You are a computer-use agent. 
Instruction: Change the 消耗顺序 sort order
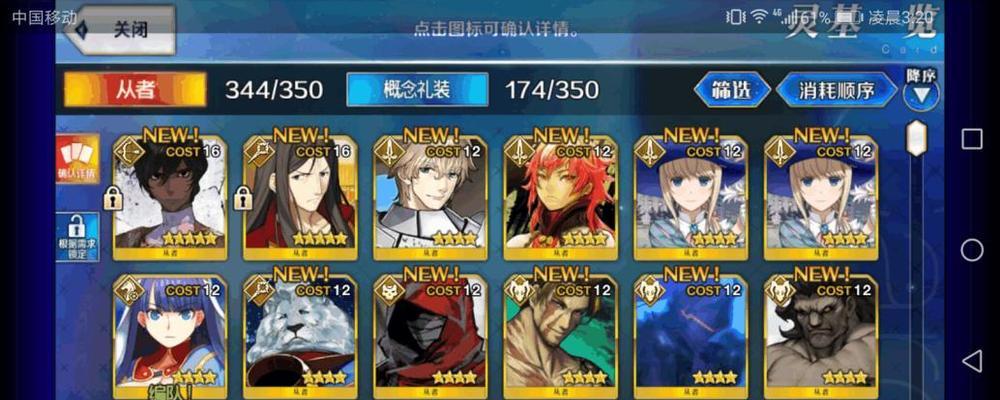click(x=835, y=90)
